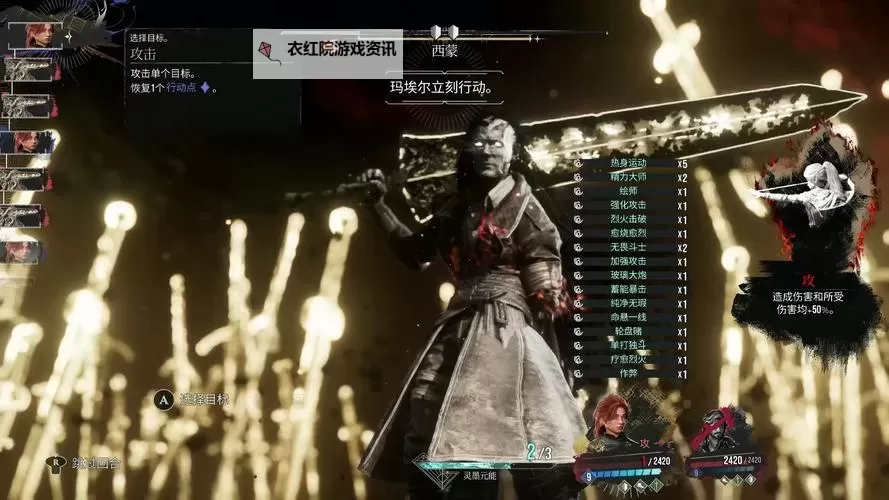Inspect the 单打独斗 status row
The height and width of the screenshot is (500, 889).
(x=628, y=345)
